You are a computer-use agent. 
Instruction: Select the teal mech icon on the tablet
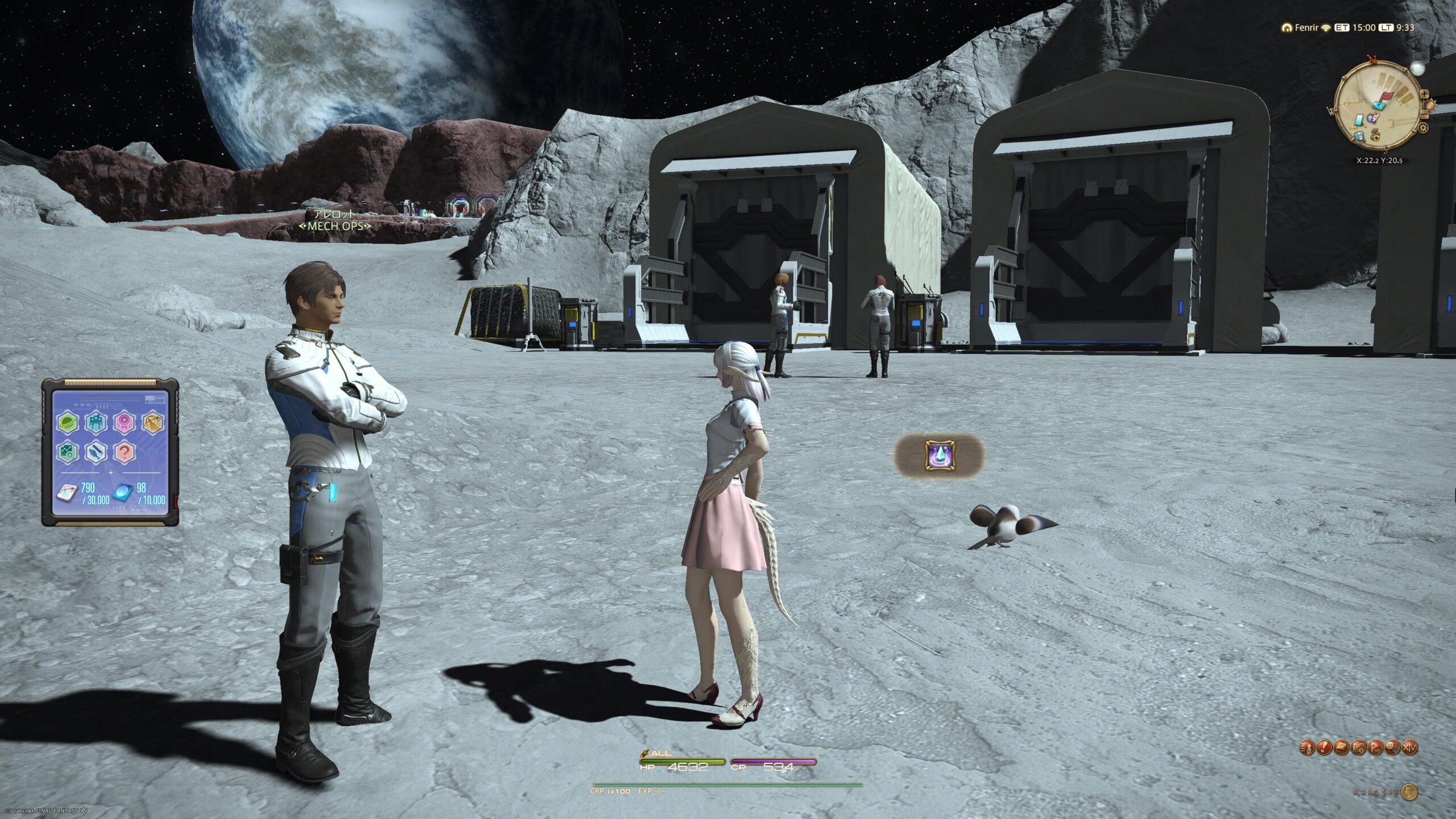[x=95, y=423]
